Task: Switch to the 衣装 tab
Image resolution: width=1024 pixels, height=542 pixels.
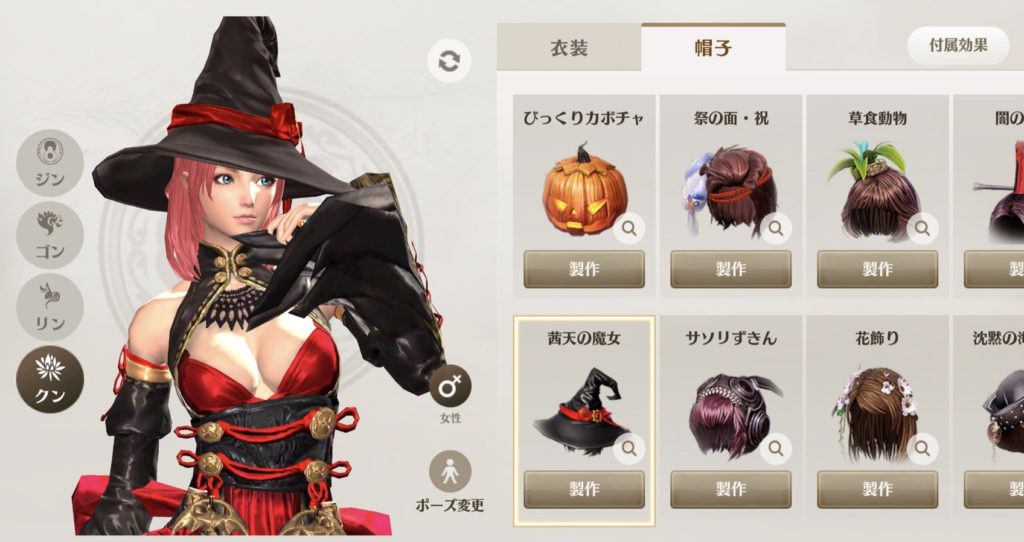Action: point(569,48)
